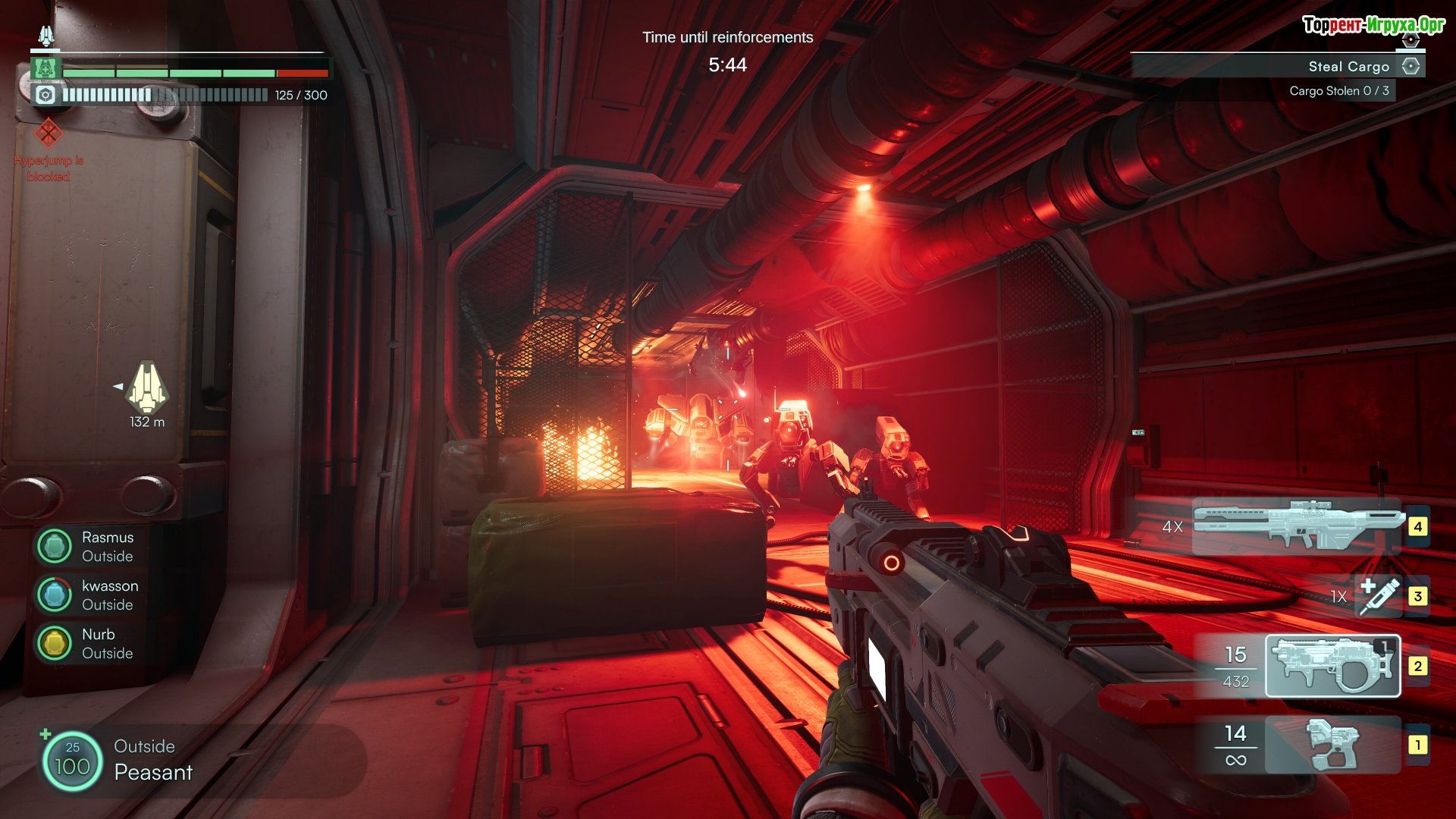Click the green ship status icon

(45, 68)
